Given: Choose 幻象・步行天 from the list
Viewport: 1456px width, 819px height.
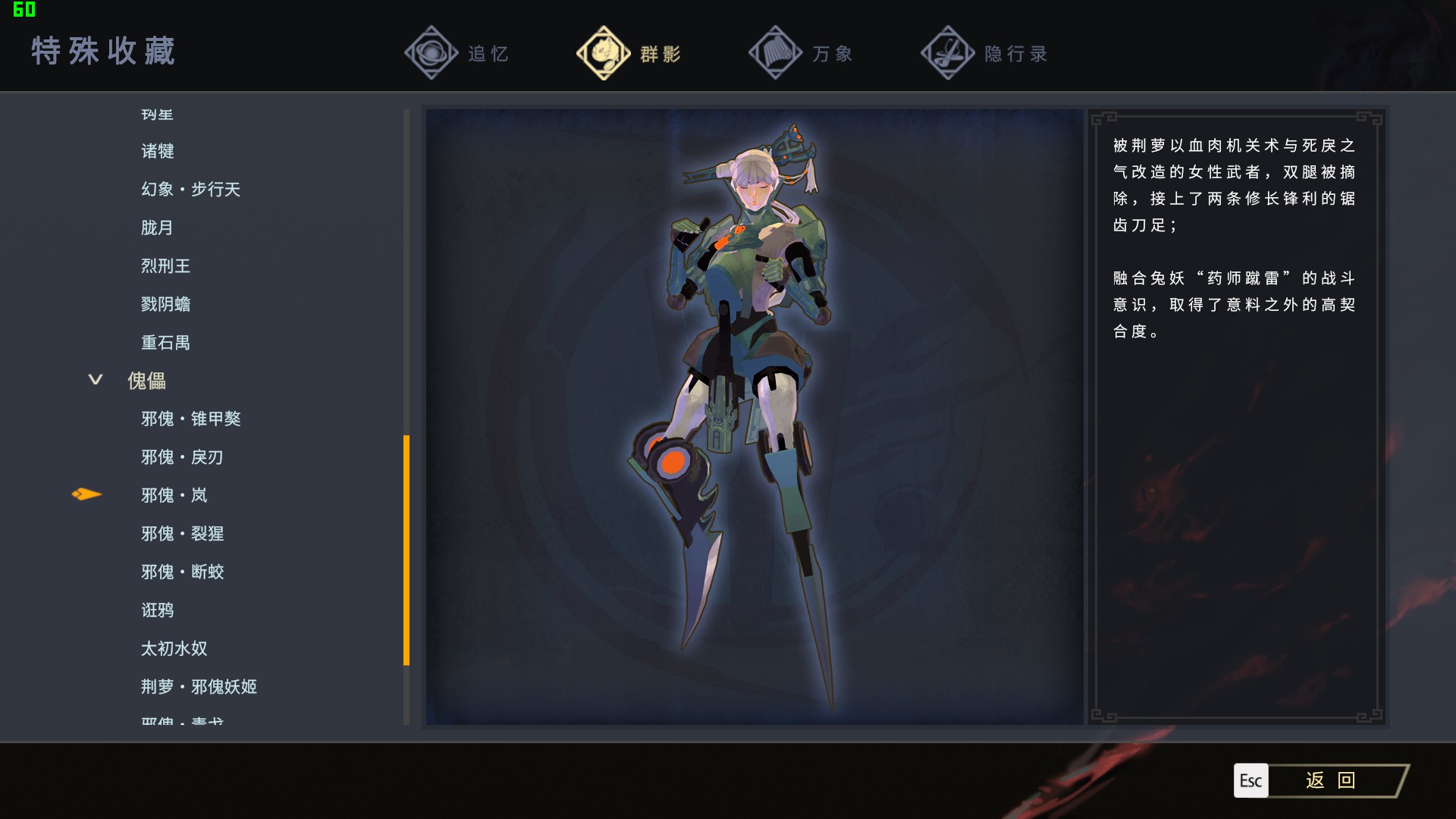Looking at the screenshot, I should tap(190, 190).
